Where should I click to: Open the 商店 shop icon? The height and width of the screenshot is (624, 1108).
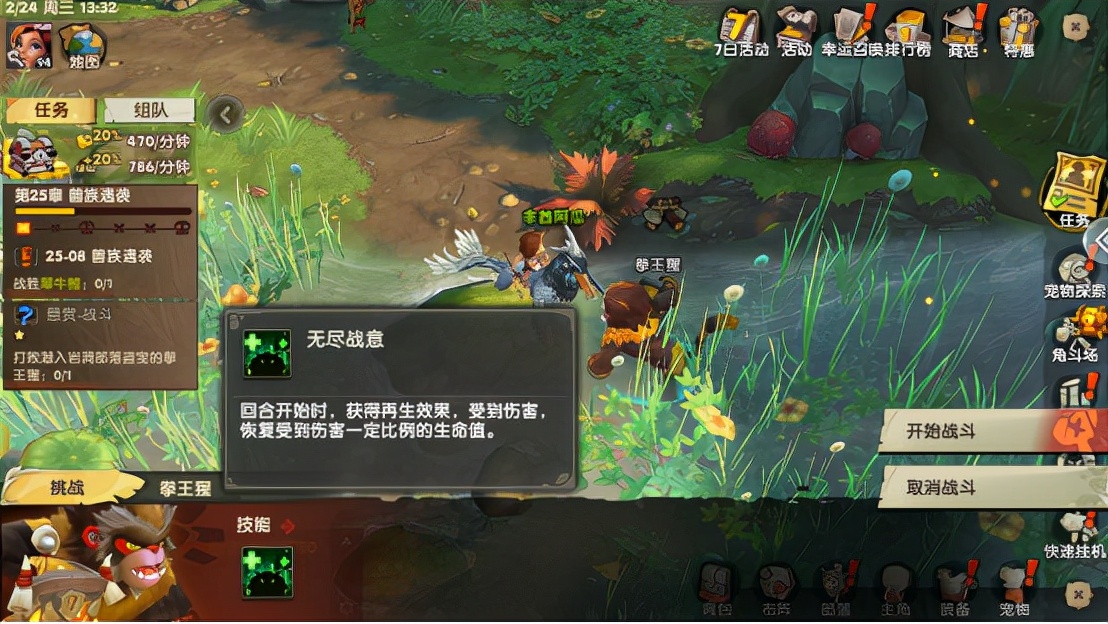coord(964,32)
